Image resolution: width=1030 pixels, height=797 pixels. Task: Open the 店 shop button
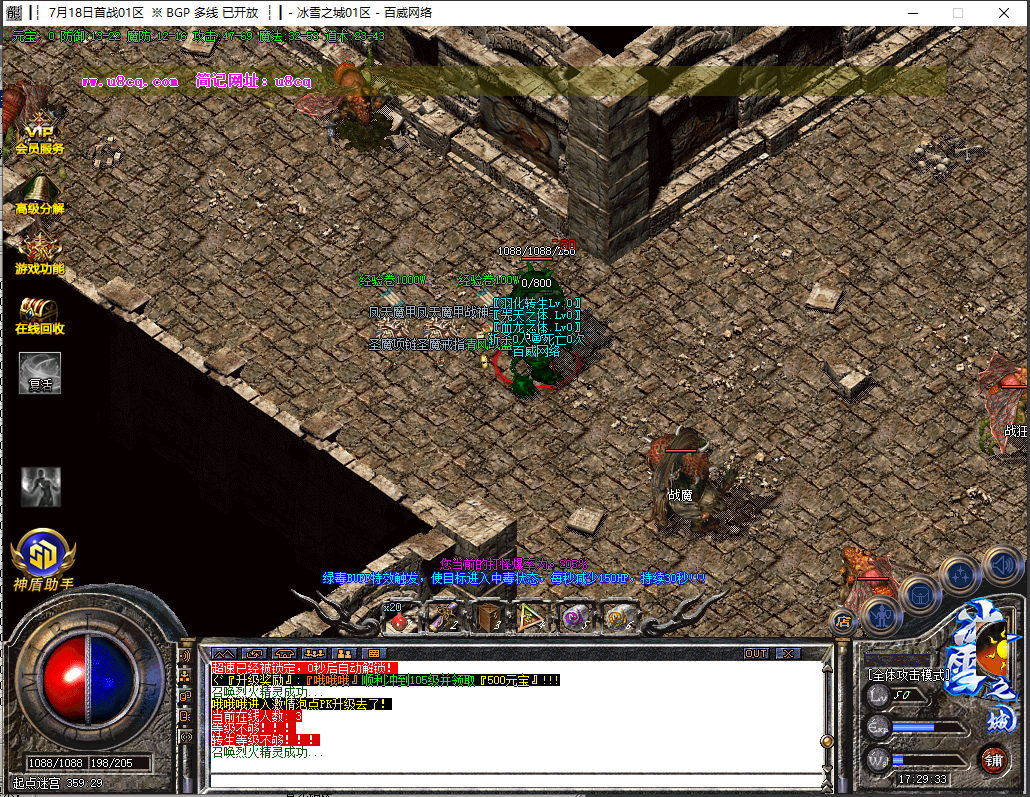[x=842, y=621]
